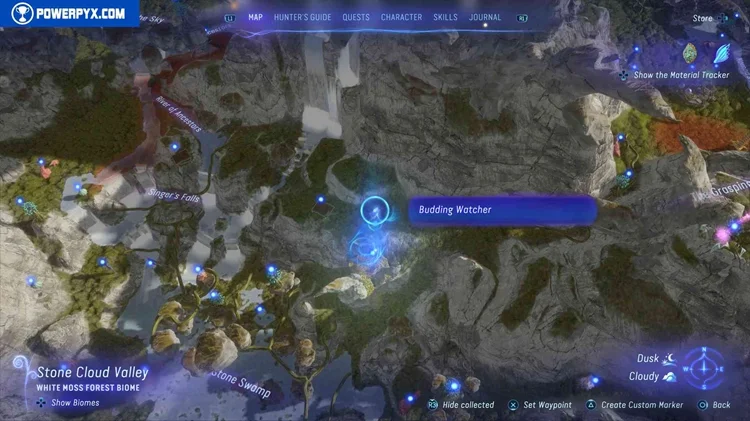The image size is (750, 421).
Task: Go to the Skills tab
Action: coord(446,17)
